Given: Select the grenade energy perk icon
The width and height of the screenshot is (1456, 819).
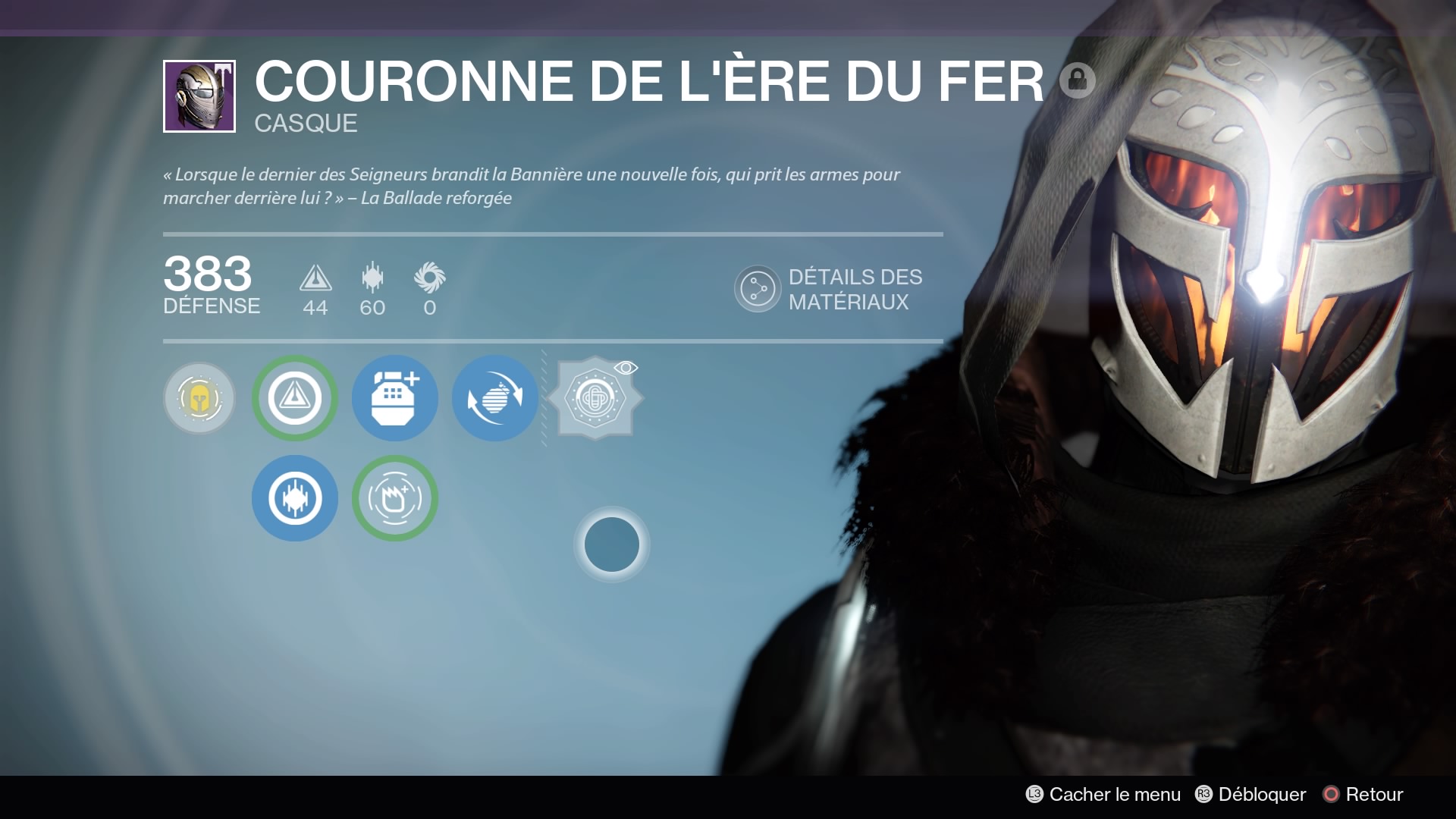Looking at the screenshot, I should pyautogui.click(x=394, y=398).
